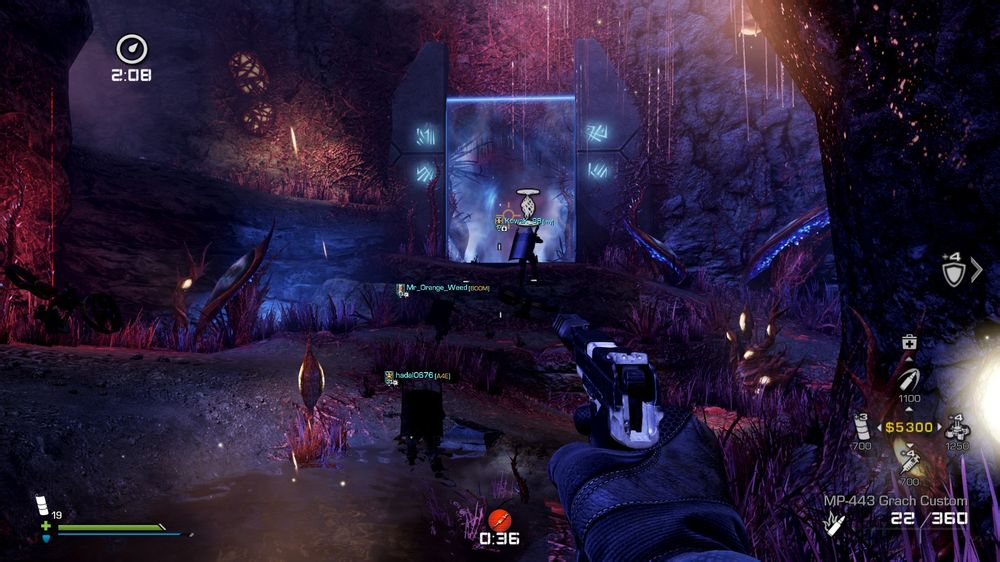Select player tag Mr_Orange_Weed

click(442, 287)
